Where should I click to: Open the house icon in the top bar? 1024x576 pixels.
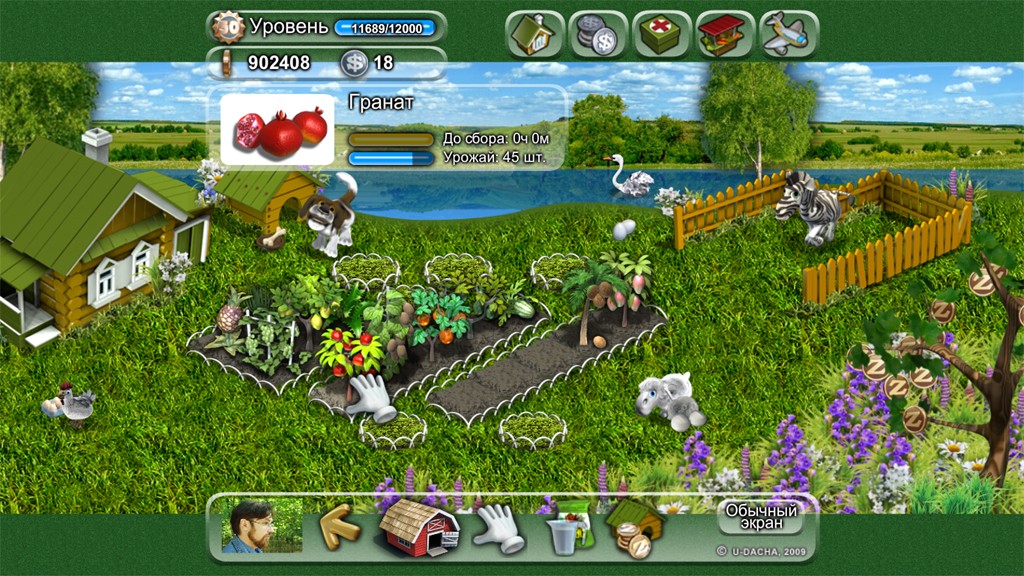(534, 33)
